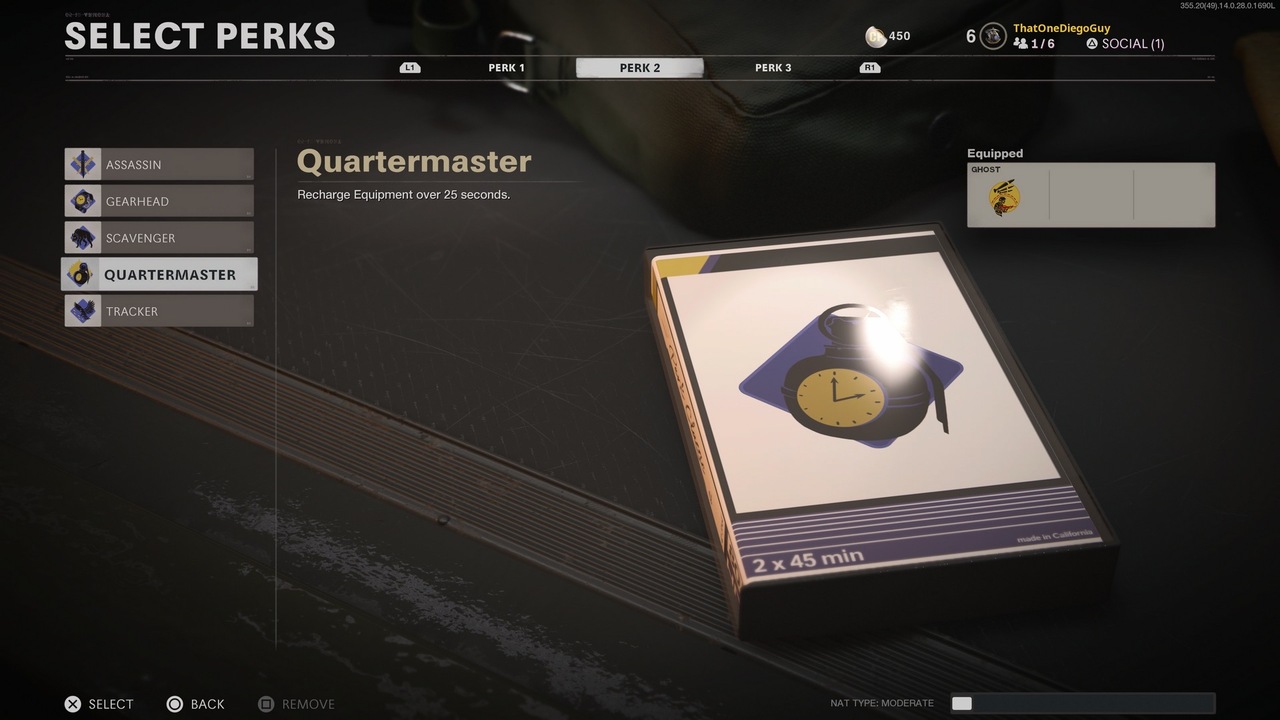The image size is (1280, 720).
Task: Select the Tracker perk icon
Action: [82, 311]
